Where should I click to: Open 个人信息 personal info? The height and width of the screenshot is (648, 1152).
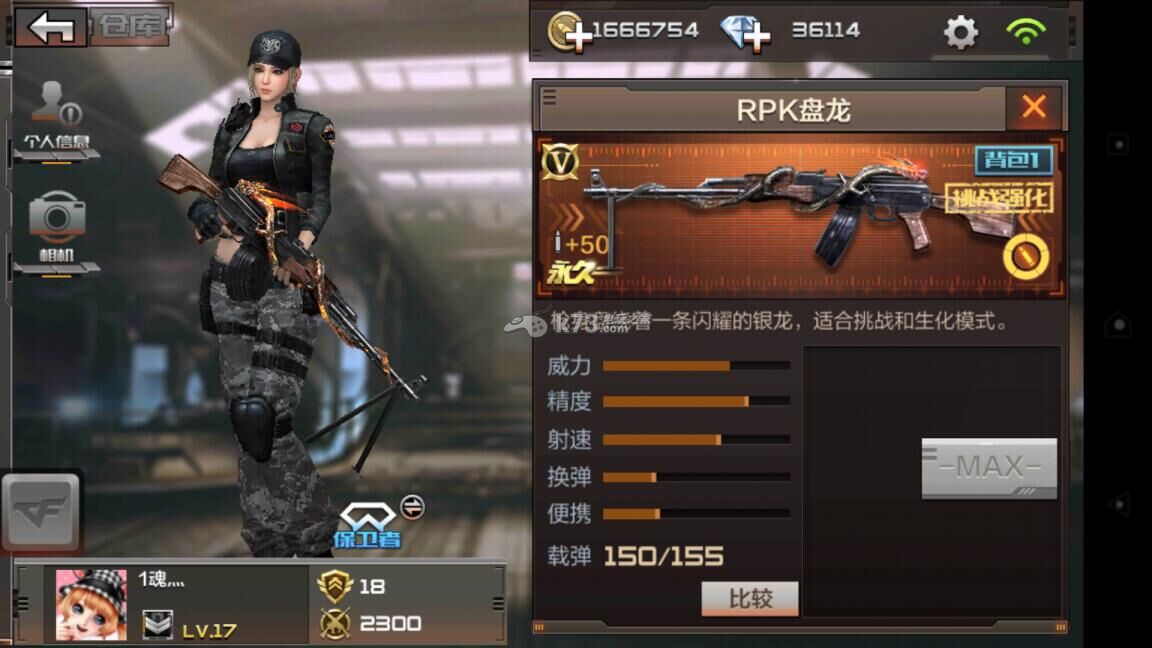(x=57, y=120)
